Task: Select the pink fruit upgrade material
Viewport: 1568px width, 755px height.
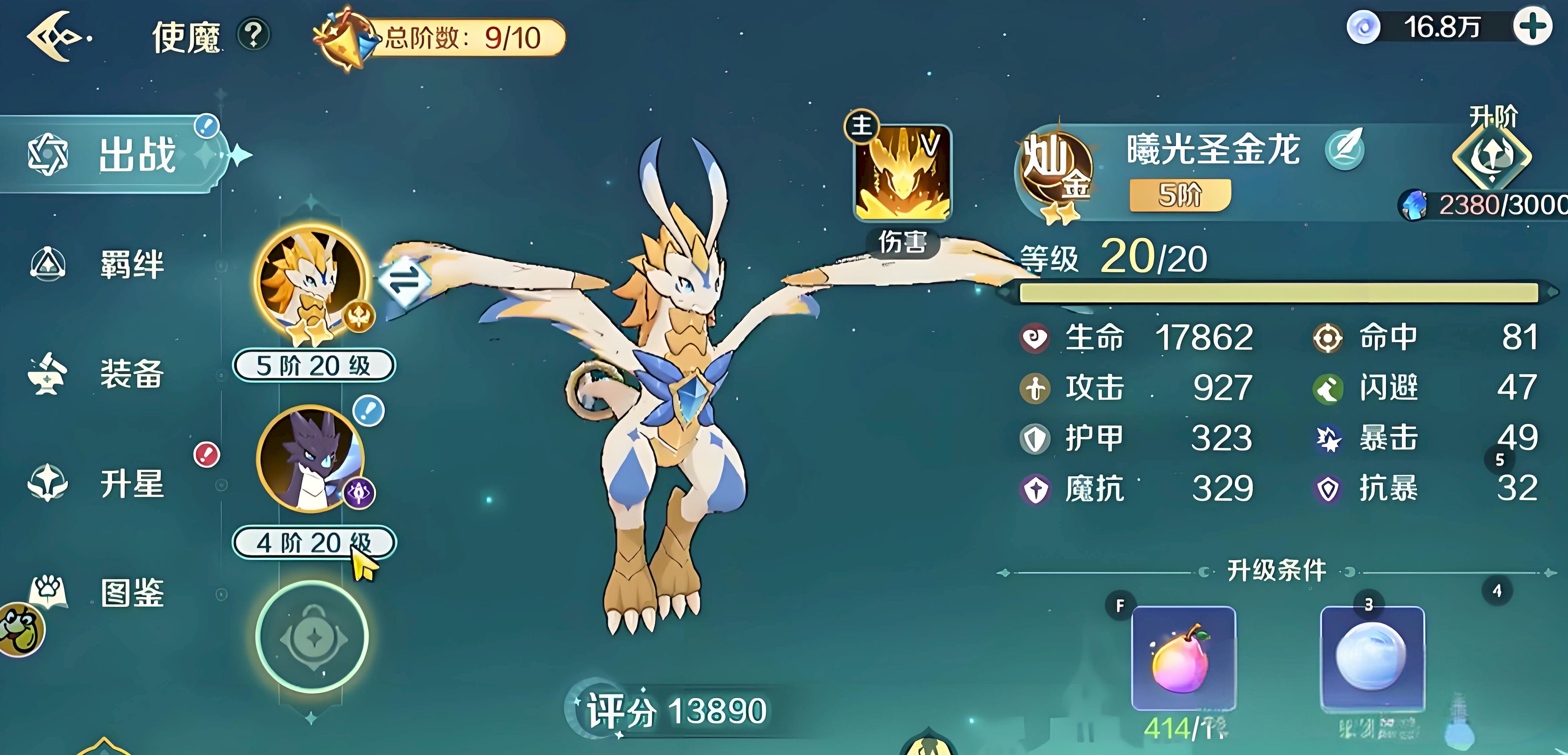Action: (1183, 658)
